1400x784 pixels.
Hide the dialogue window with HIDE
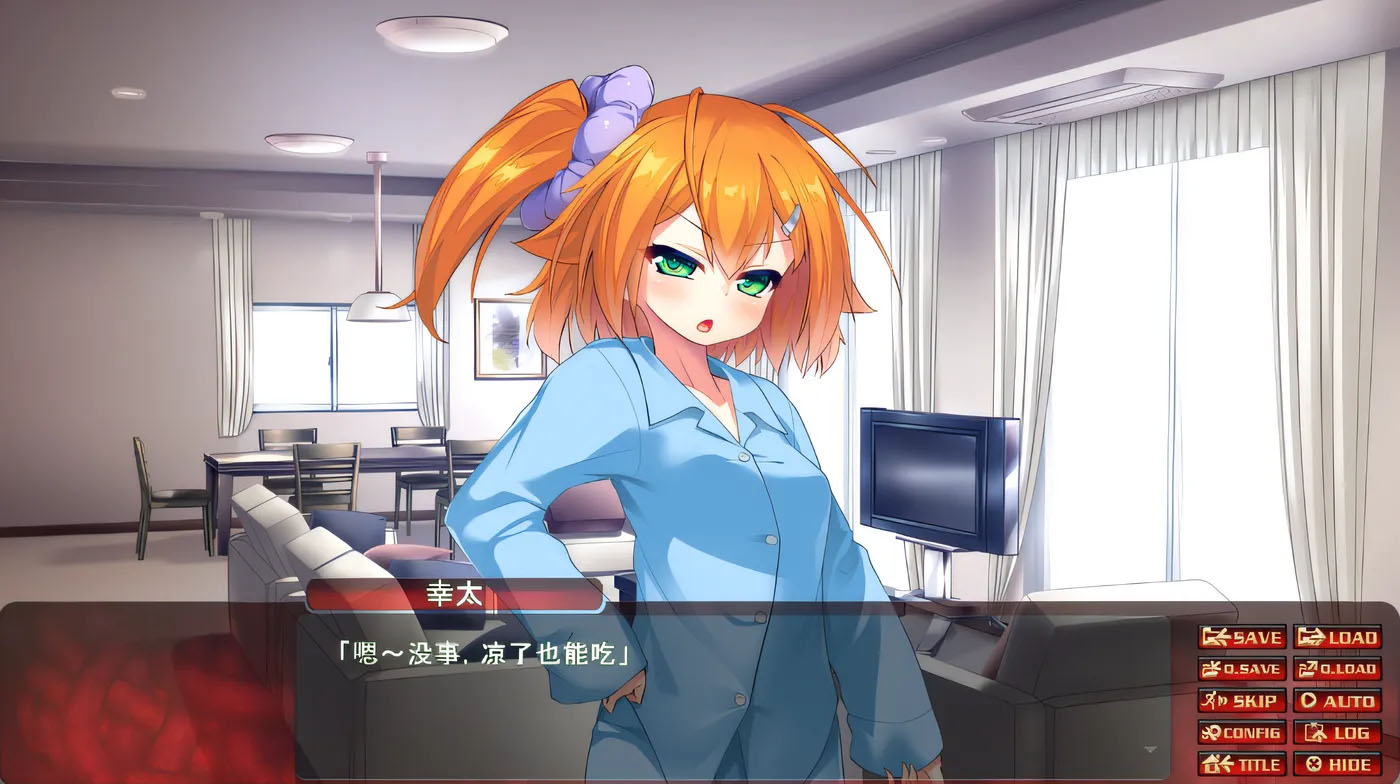coord(1337,765)
